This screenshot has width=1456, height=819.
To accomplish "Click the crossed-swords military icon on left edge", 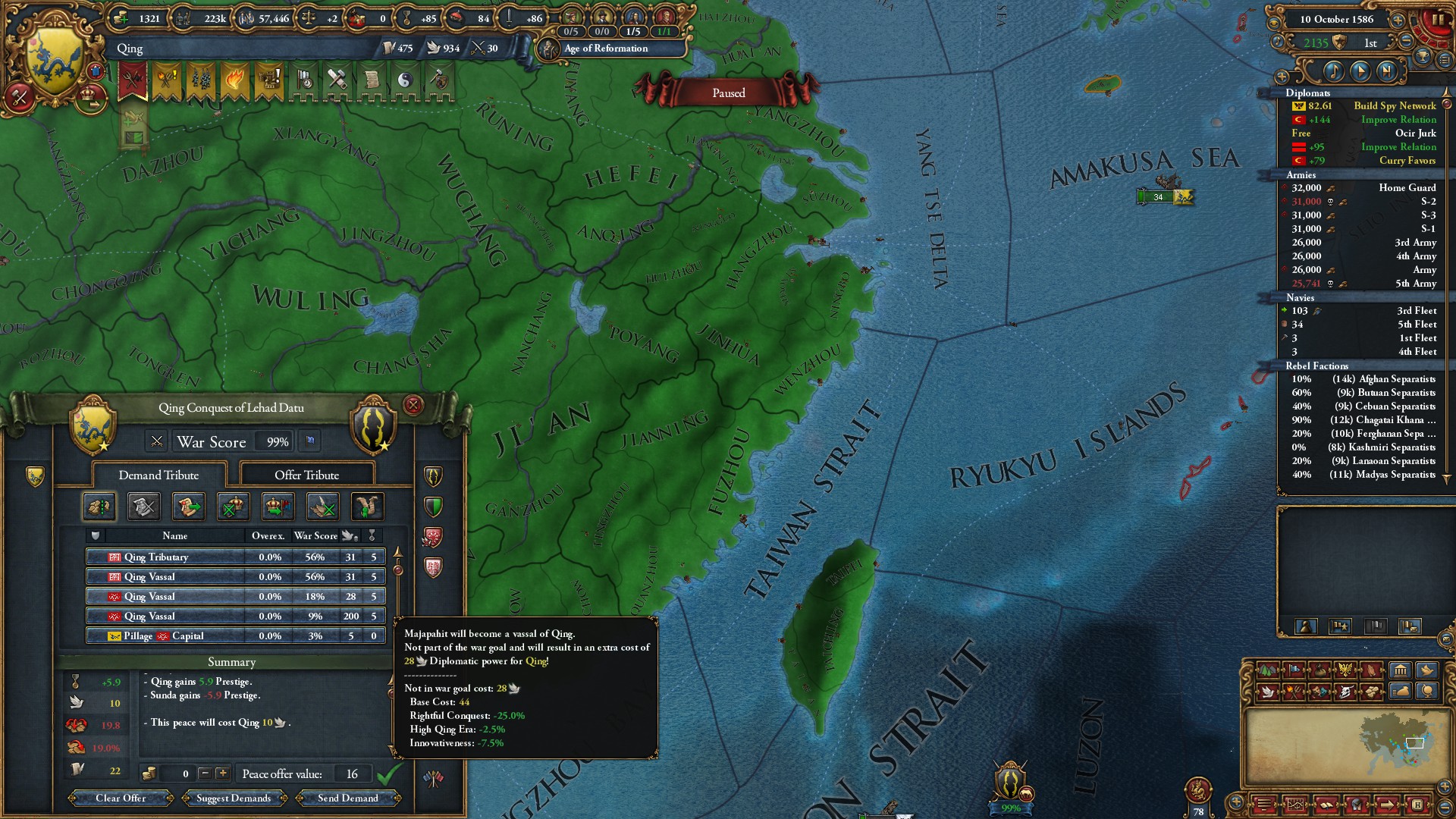I will [x=19, y=99].
